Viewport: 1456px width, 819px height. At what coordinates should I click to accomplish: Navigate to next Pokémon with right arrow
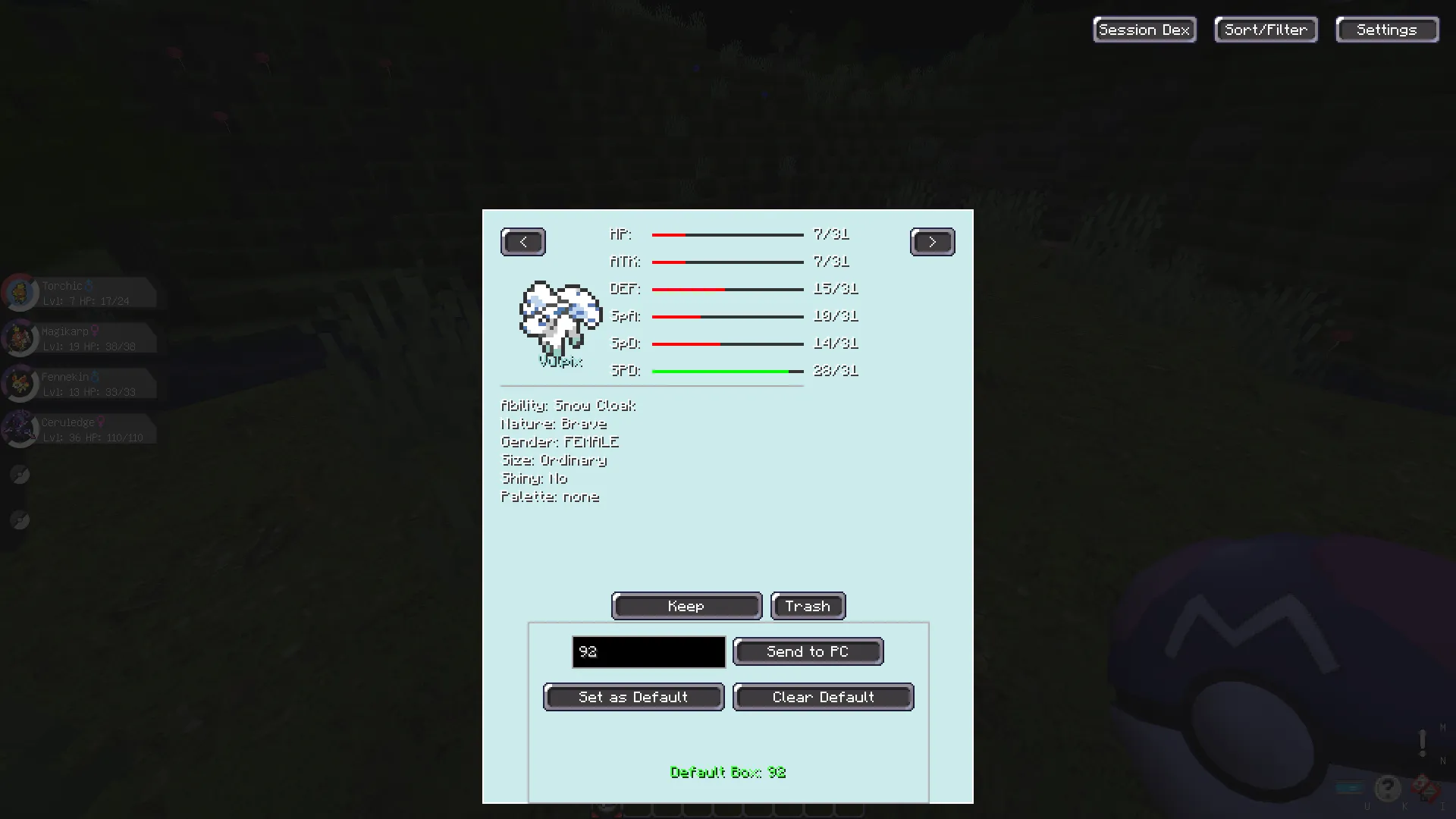(932, 241)
